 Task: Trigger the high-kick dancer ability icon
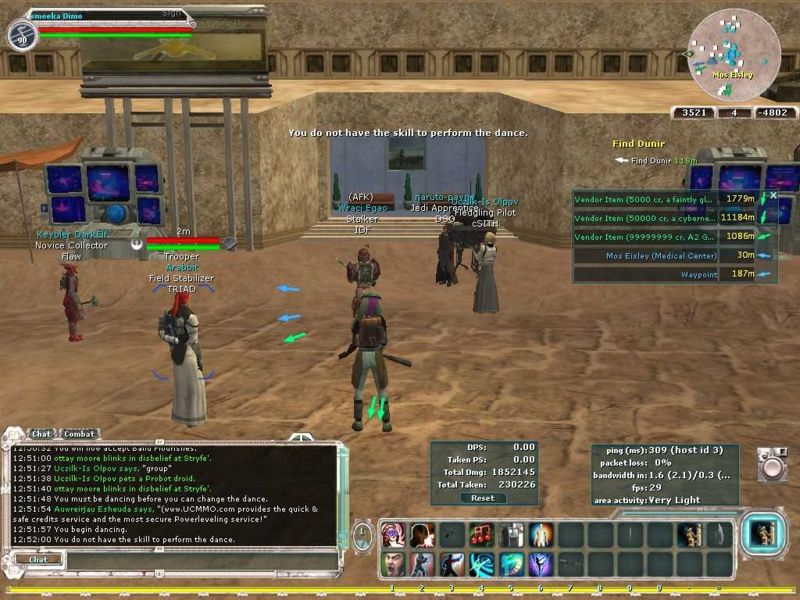tap(452, 564)
